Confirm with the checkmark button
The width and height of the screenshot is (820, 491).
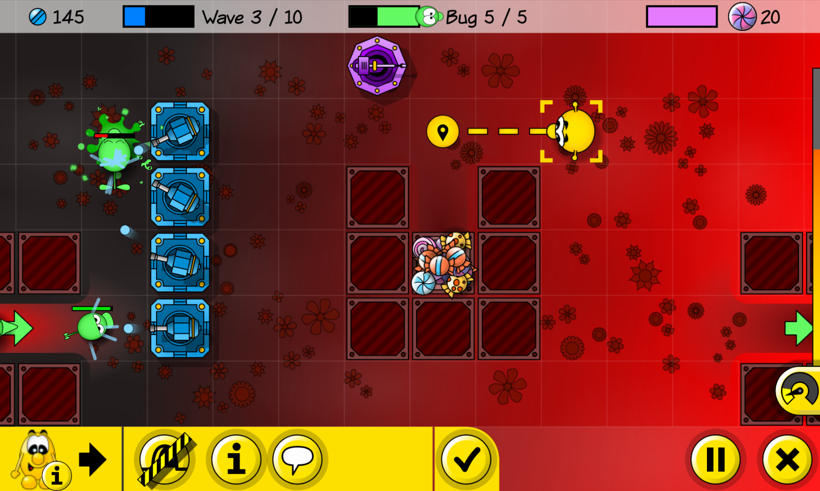point(466,459)
